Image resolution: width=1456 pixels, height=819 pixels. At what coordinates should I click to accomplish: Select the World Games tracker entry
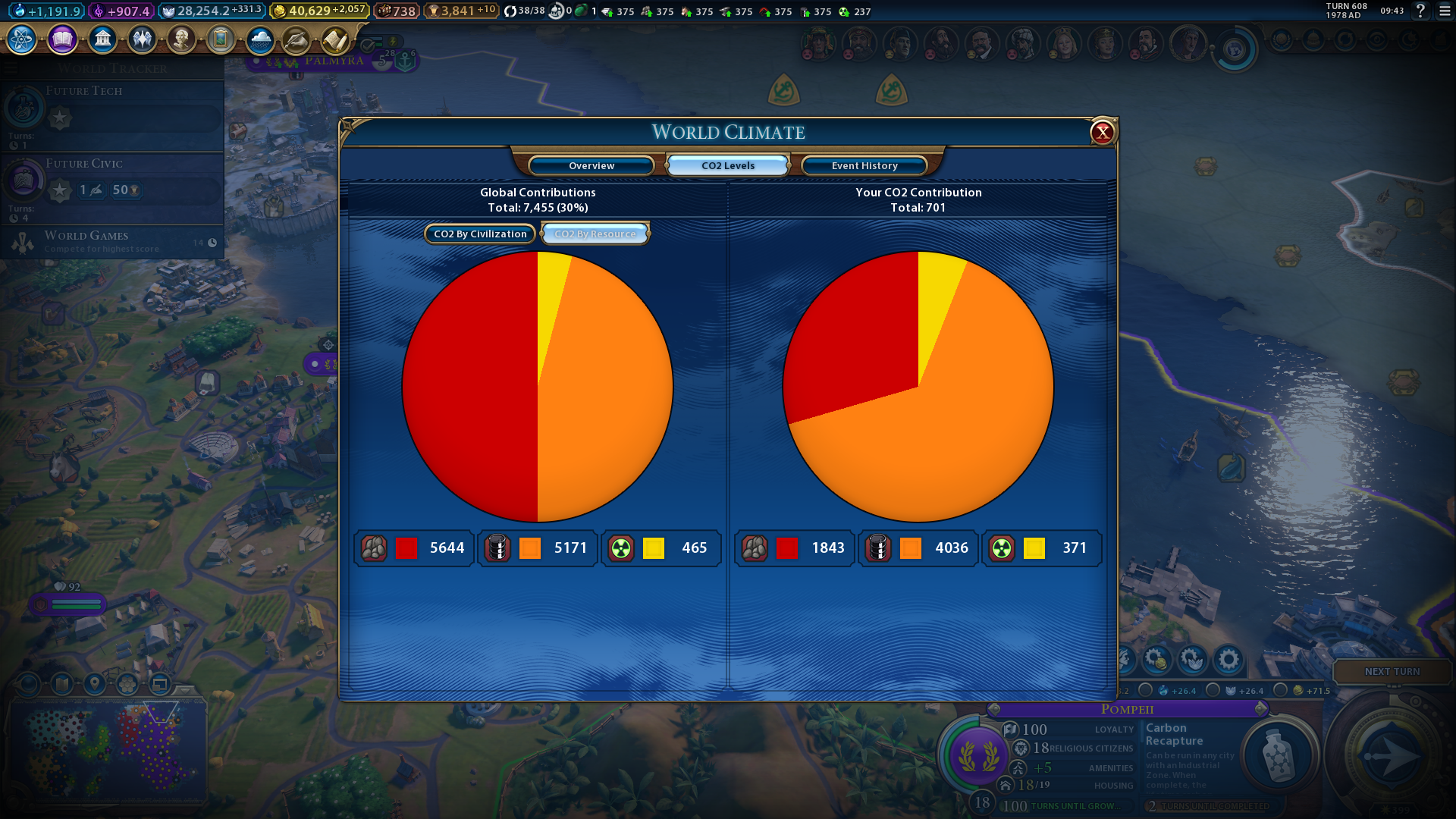coord(112,242)
